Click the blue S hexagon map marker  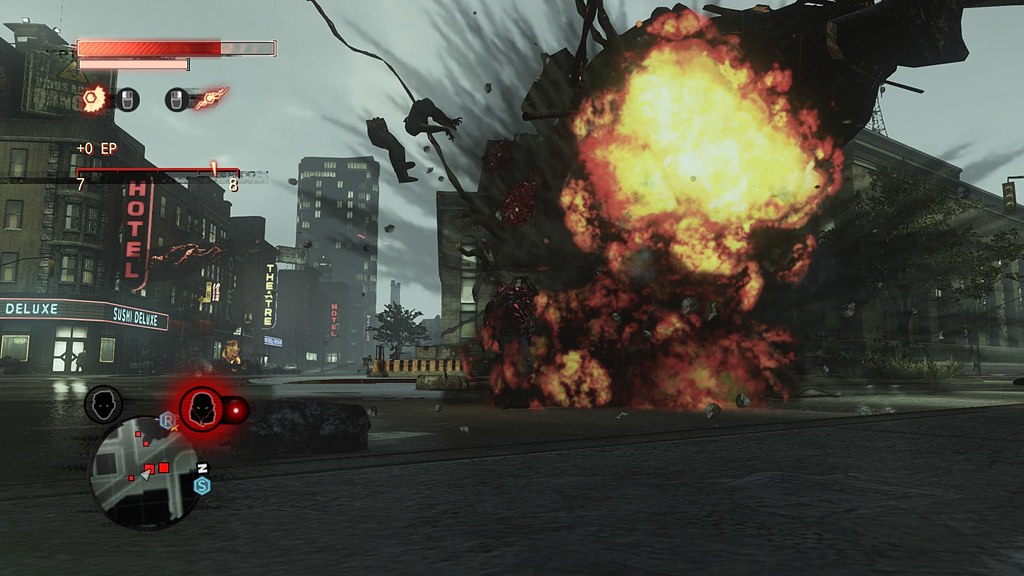point(202,486)
